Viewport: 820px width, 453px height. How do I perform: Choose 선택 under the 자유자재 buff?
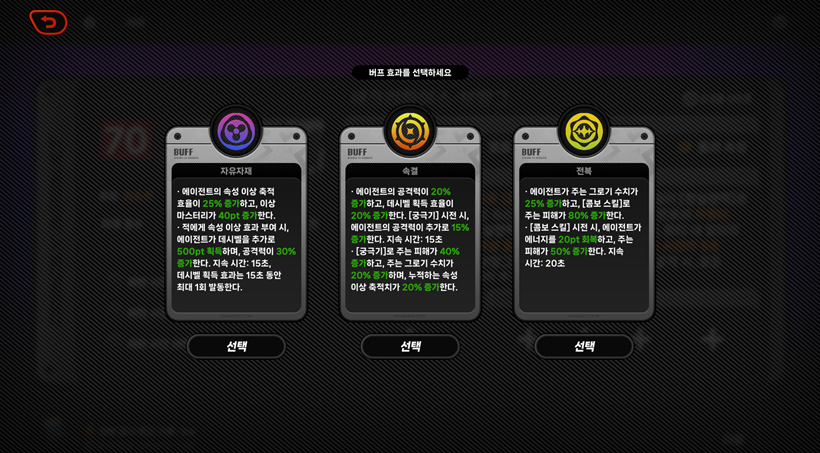click(236, 346)
